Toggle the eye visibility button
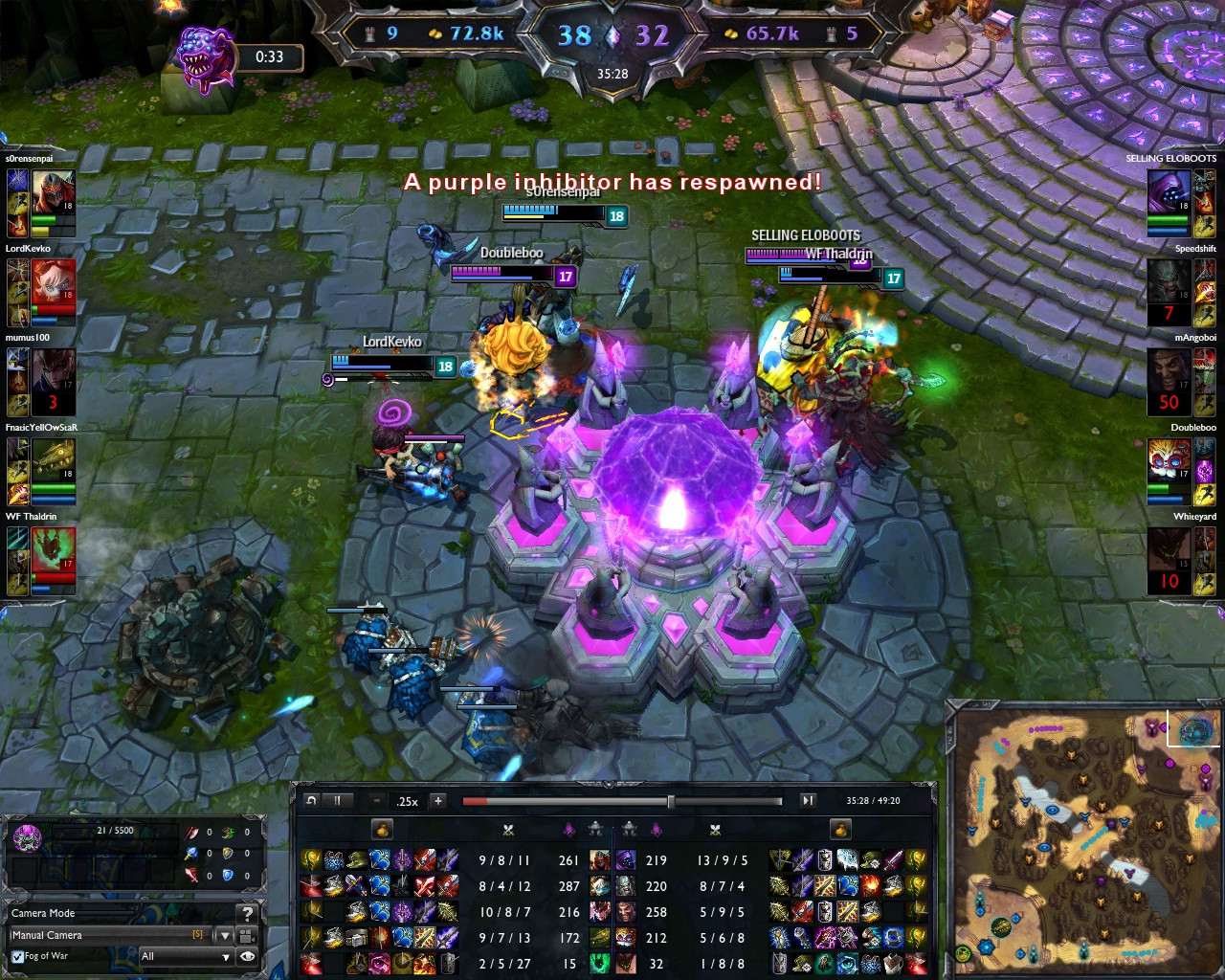The image size is (1225, 980). pos(247,956)
